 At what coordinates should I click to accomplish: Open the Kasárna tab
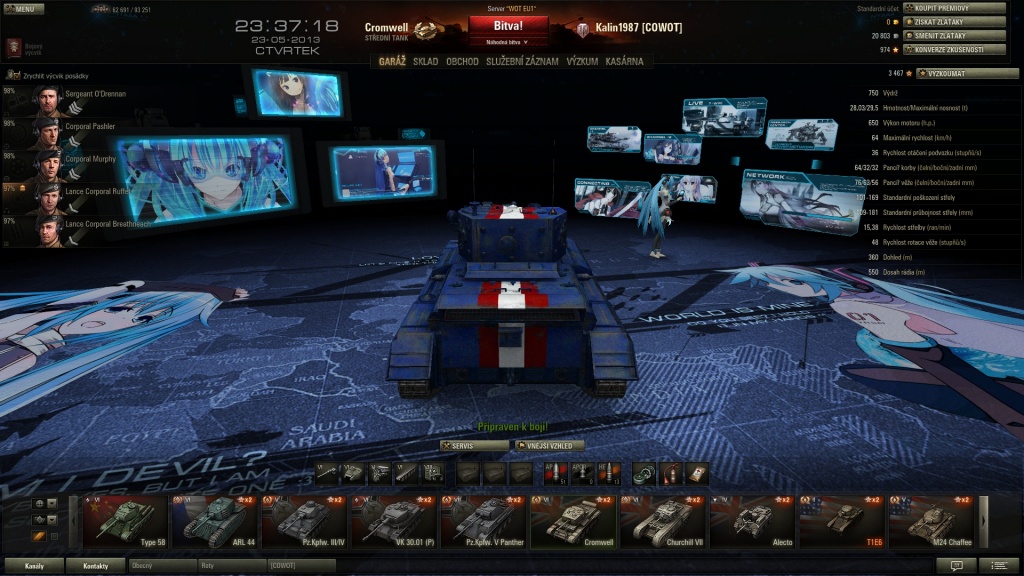pos(627,61)
